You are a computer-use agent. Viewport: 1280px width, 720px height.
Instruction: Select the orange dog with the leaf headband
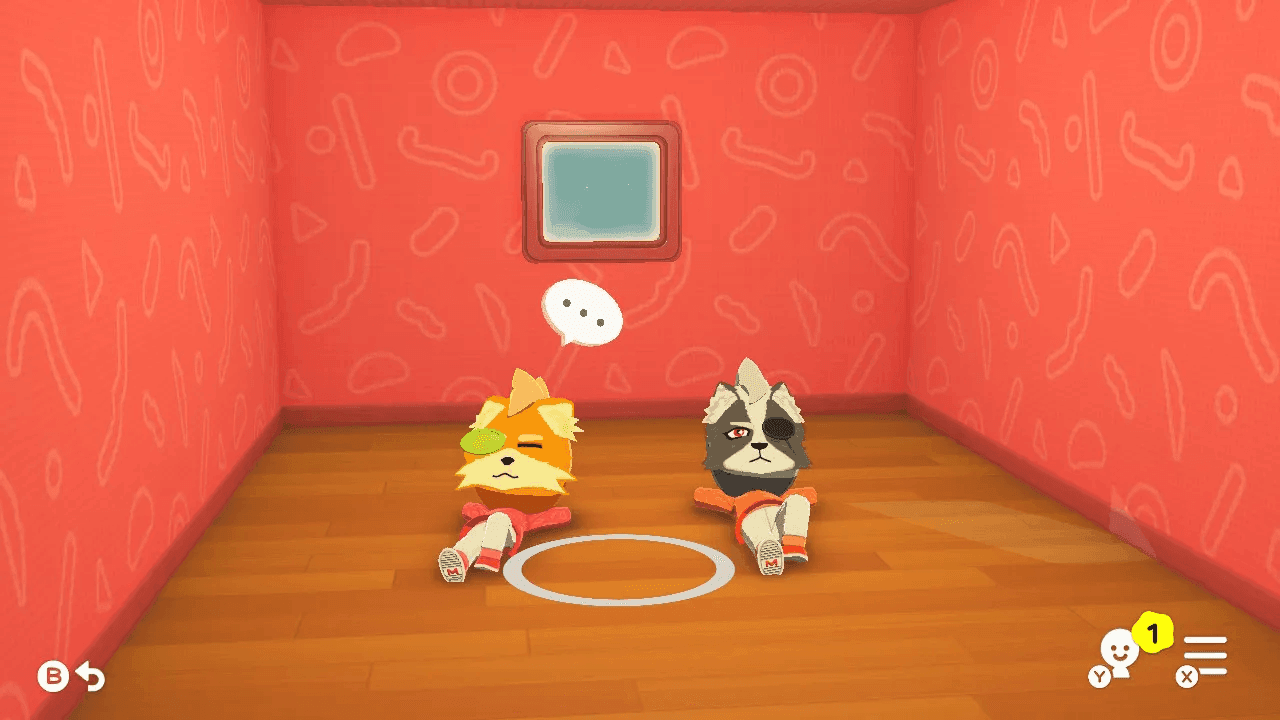[515, 460]
